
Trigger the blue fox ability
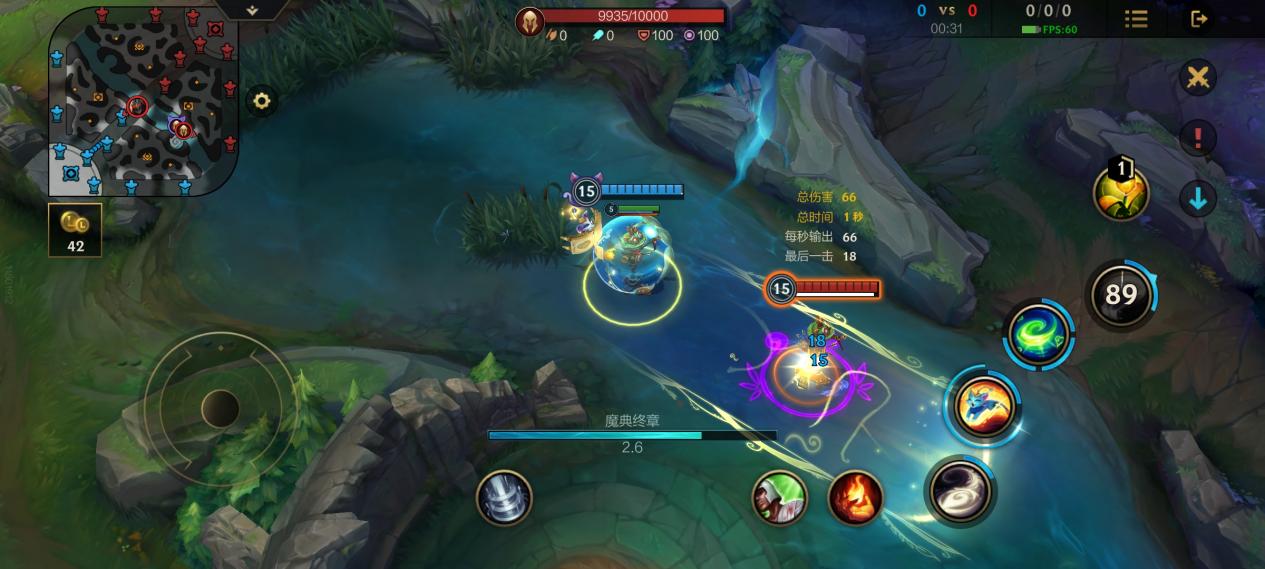tap(983, 406)
